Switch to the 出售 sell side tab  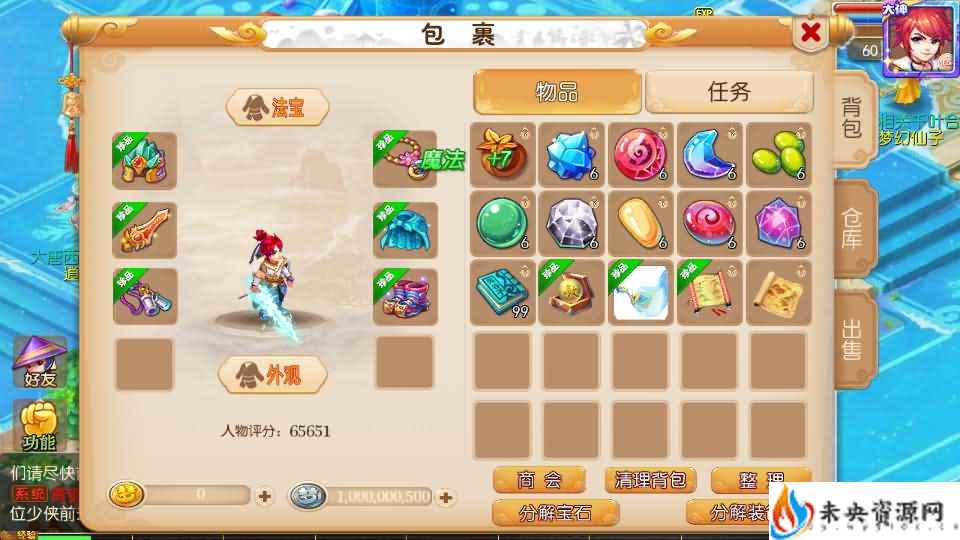(852, 339)
